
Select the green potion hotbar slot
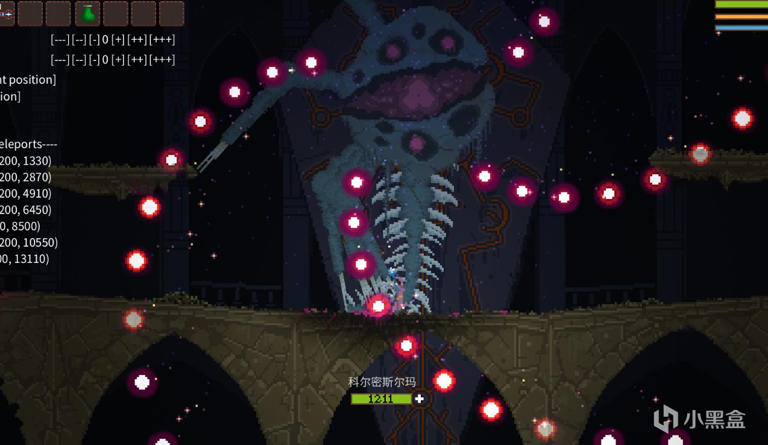pos(87,13)
